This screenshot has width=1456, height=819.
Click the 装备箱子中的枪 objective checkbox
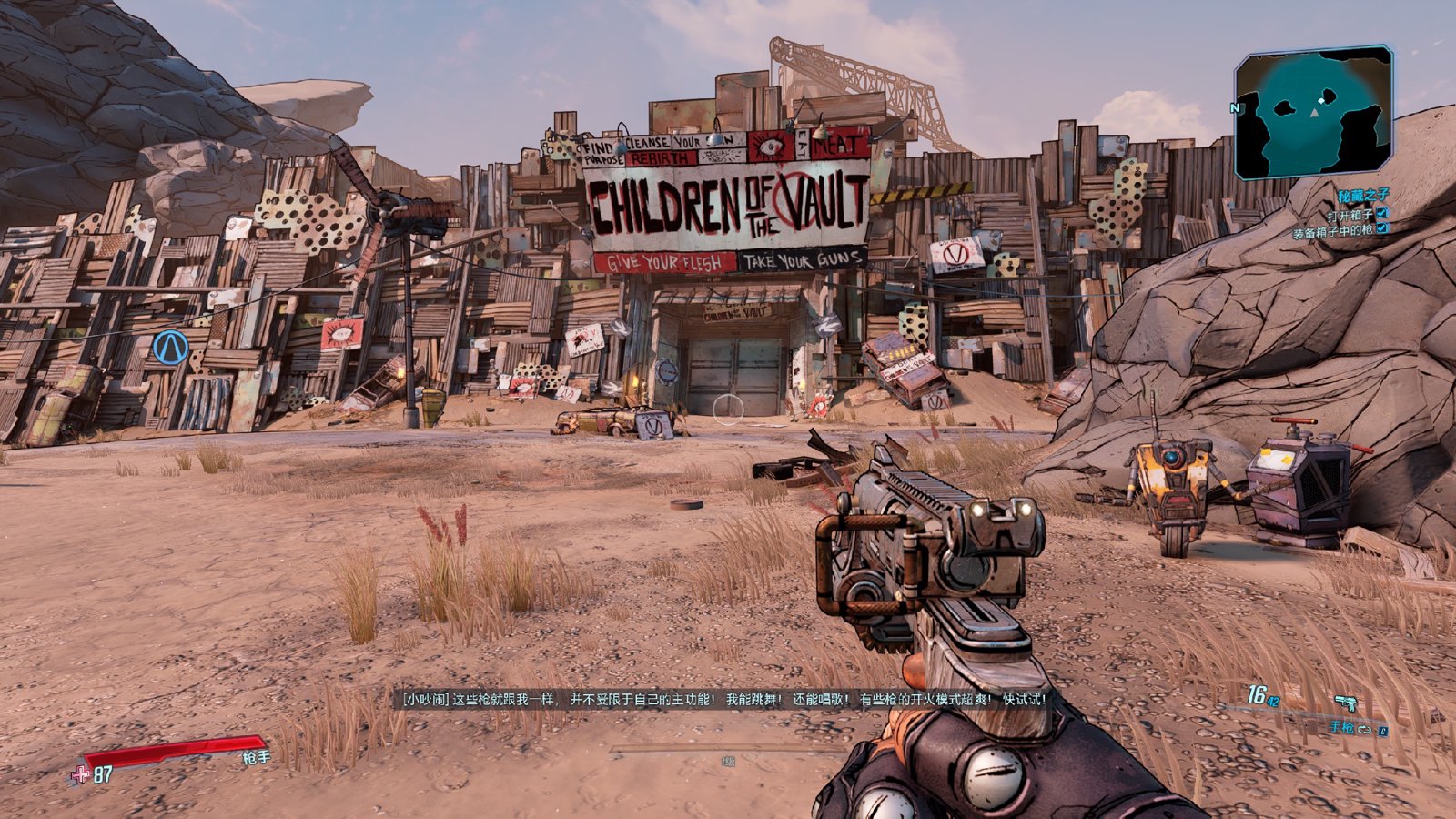click(x=1382, y=228)
